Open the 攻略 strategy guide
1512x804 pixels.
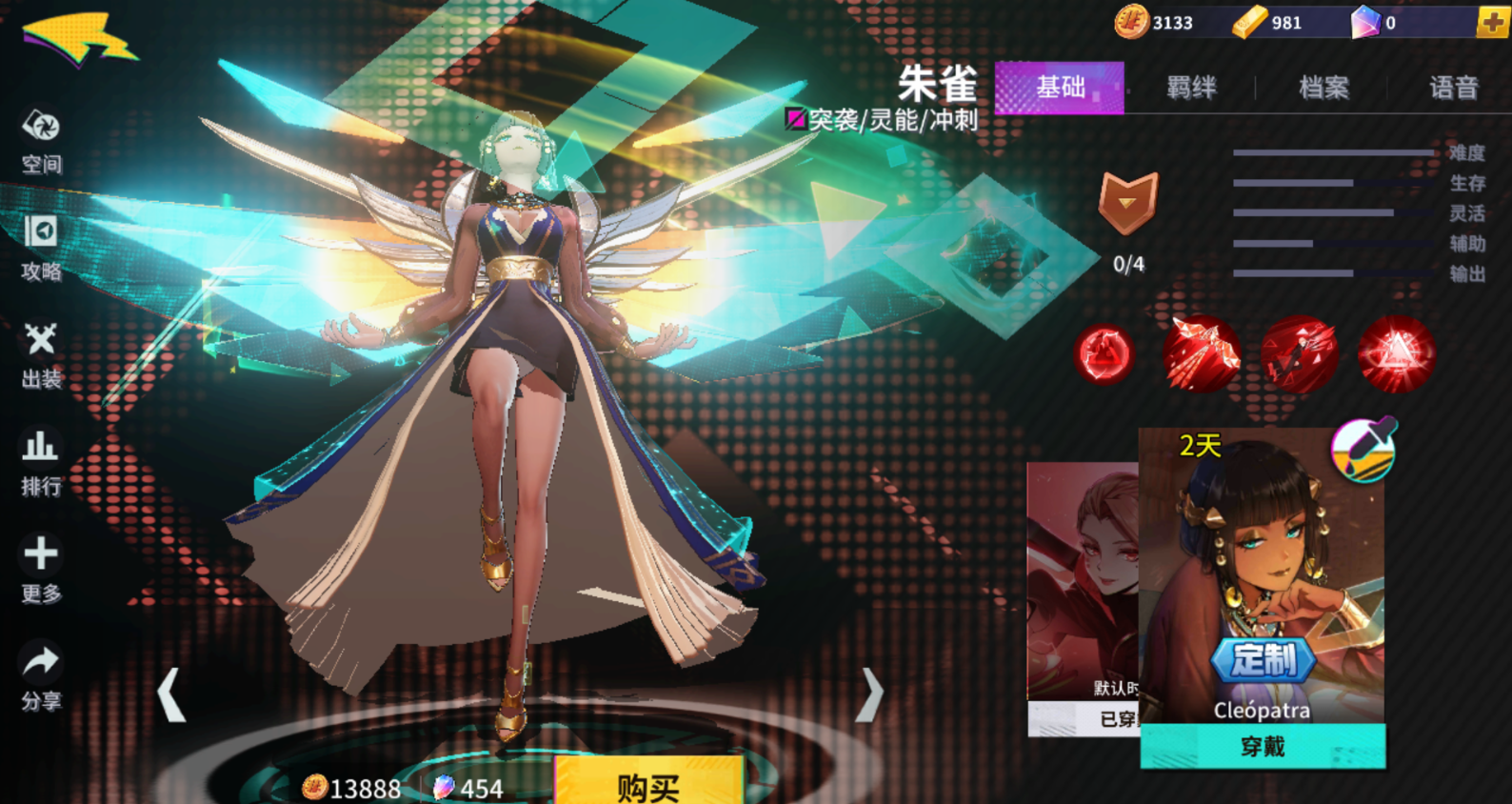coord(41,248)
